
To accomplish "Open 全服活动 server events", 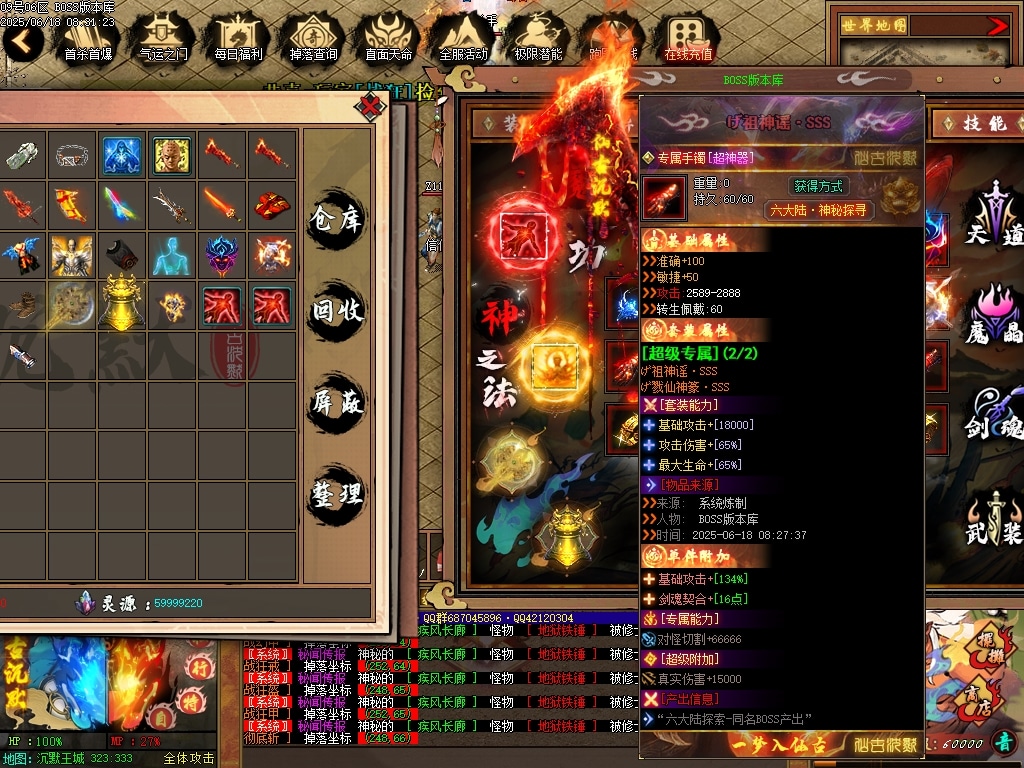I will [463, 38].
